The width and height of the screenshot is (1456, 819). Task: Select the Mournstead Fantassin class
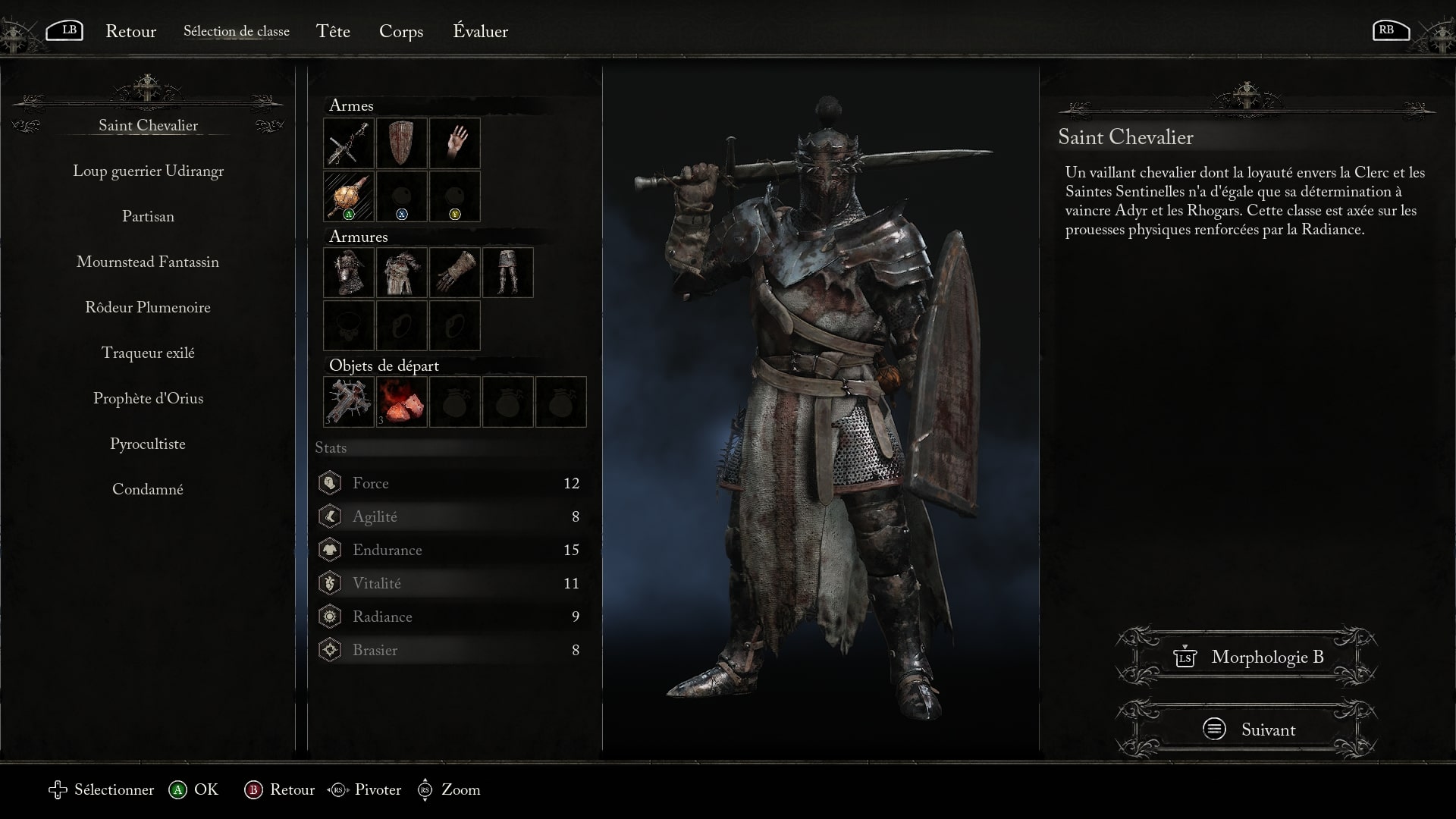(x=148, y=262)
